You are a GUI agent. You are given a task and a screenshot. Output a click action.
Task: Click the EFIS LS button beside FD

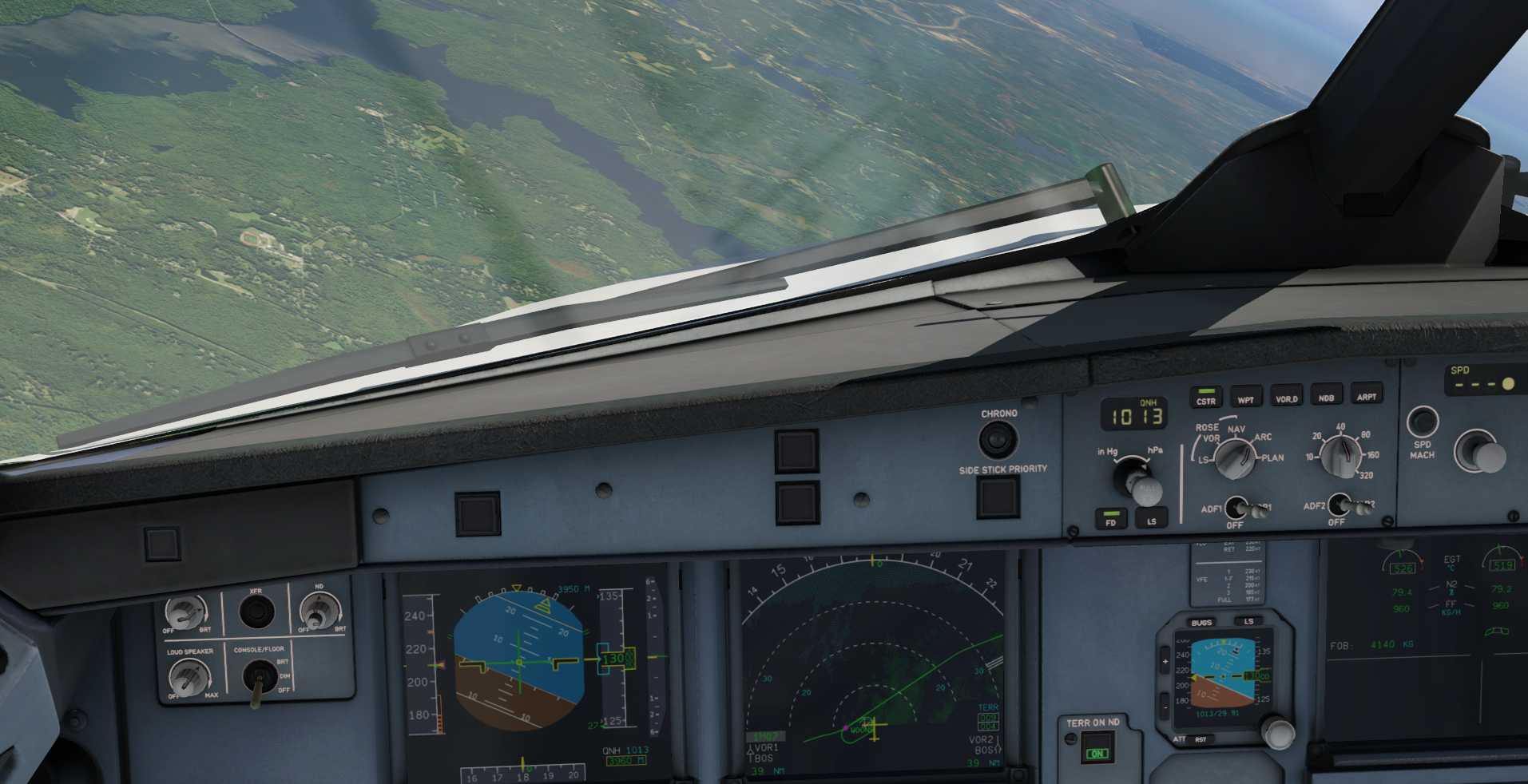[x=1151, y=518]
